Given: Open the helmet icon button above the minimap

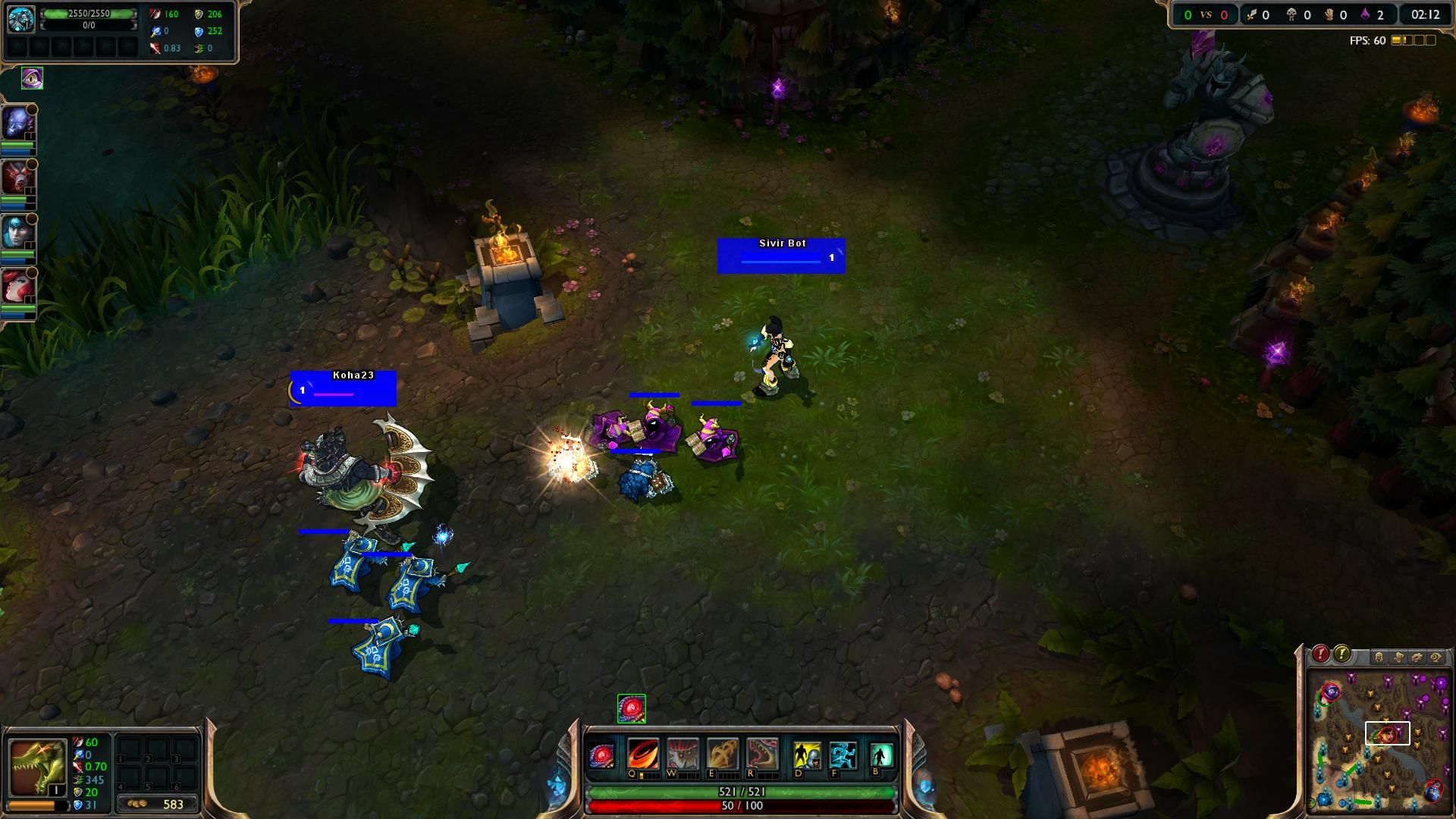Looking at the screenshot, I should (1379, 657).
